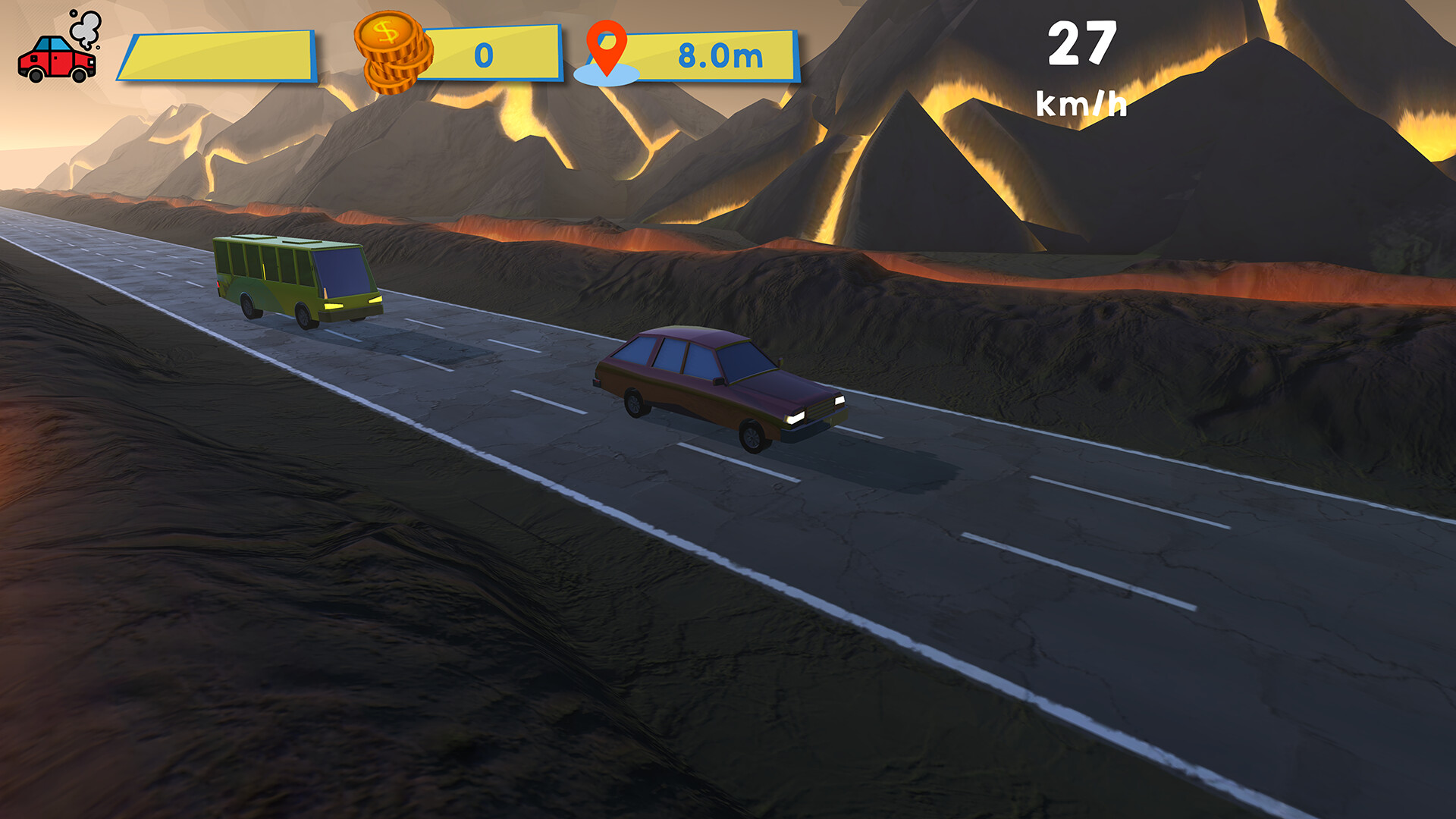Toggle the coin counter display
Viewport: 1456px width, 819px height.
tap(493, 53)
